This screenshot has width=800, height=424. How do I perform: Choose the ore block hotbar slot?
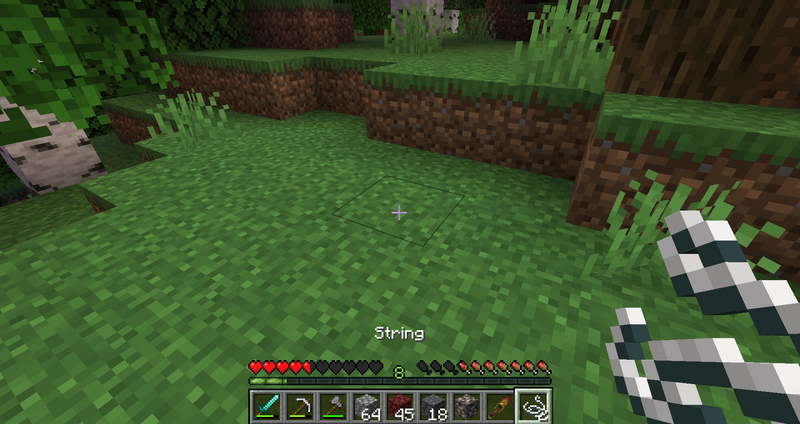pos(466,406)
